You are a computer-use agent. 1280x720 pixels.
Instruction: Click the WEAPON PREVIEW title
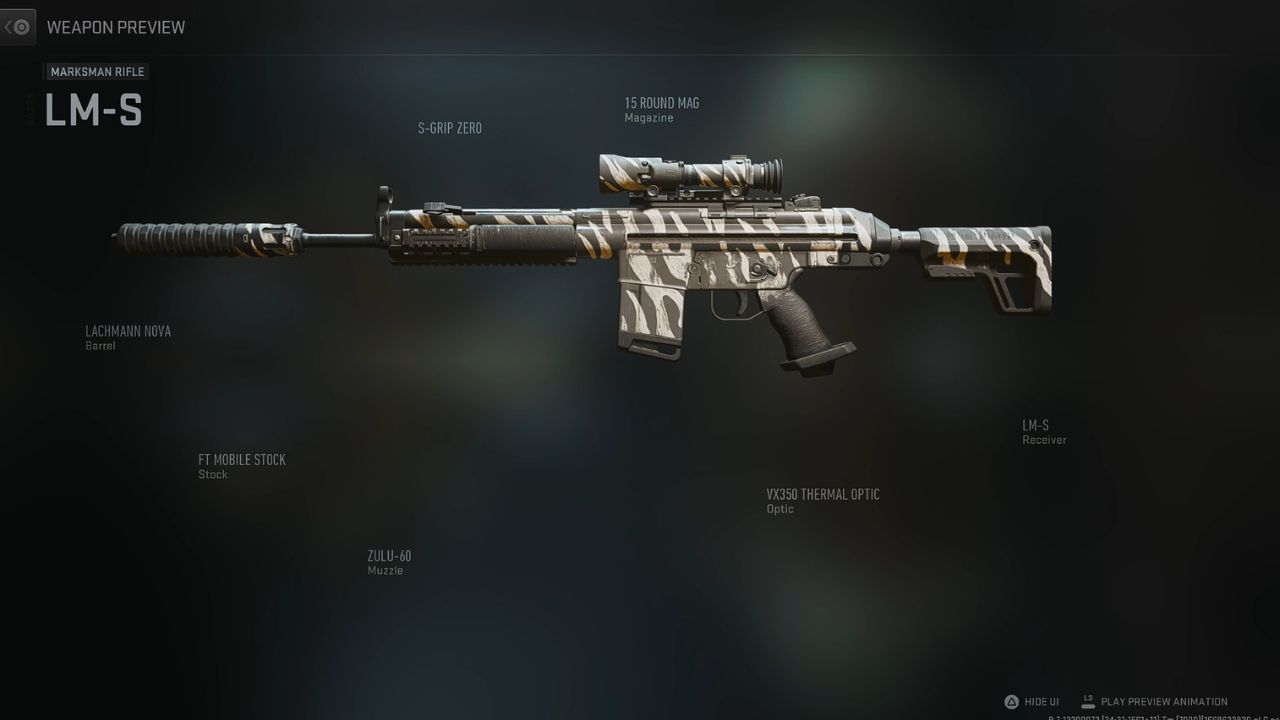click(x=116, y=27)
